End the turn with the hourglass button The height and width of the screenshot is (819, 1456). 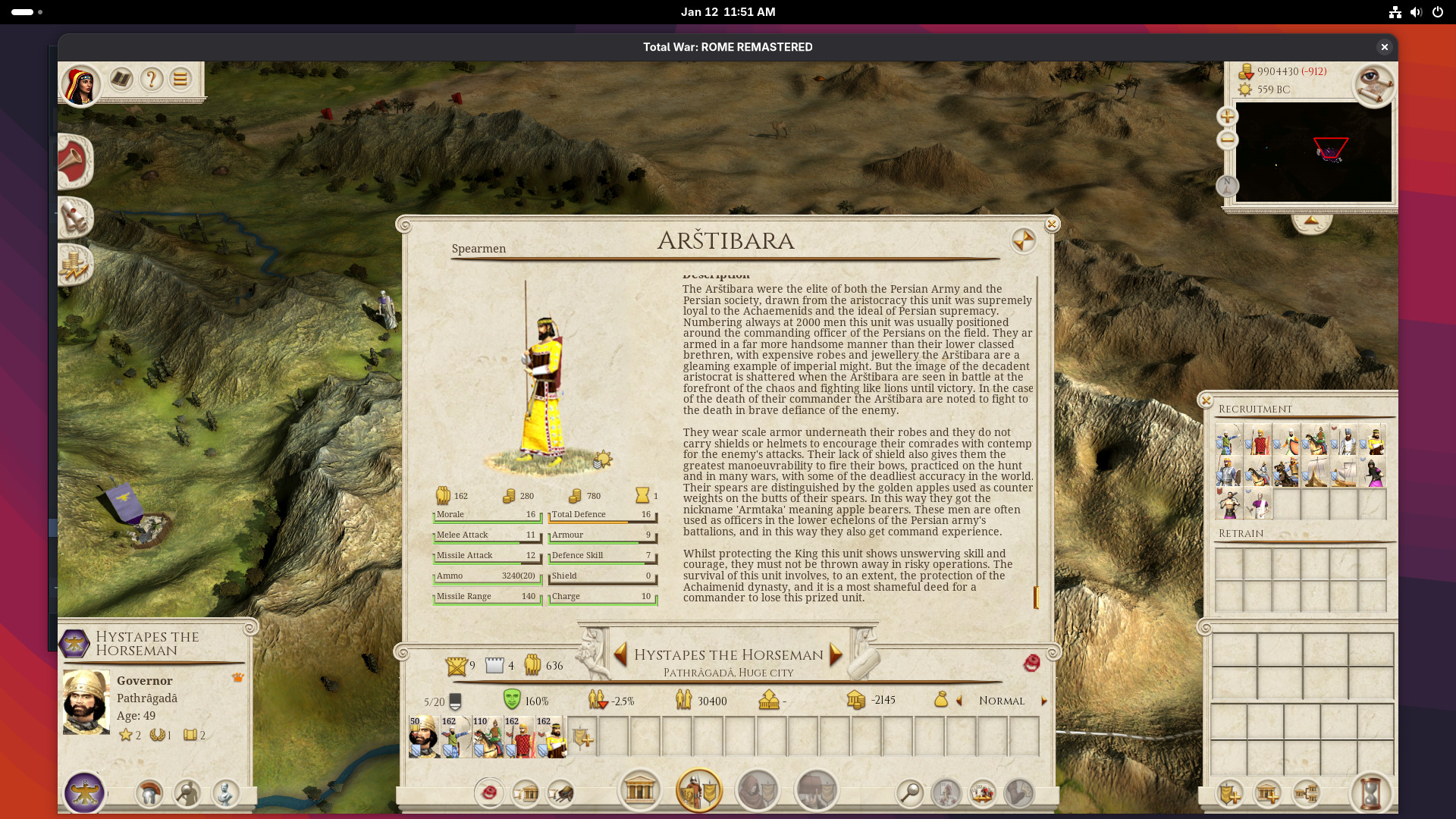pyautogui.click(x=1370, y=793)
